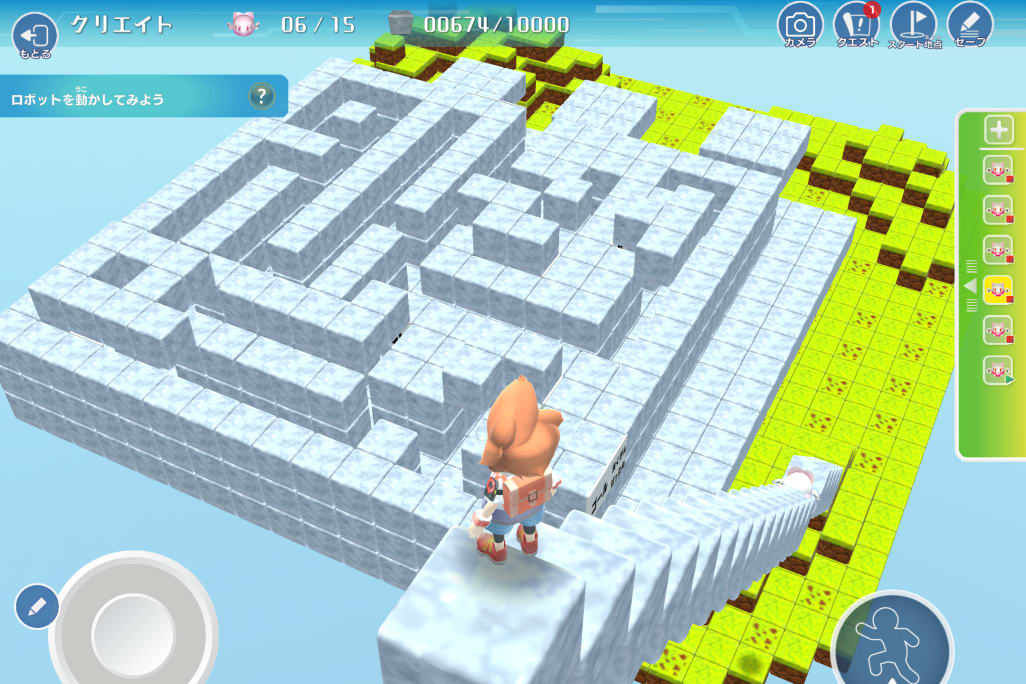Open help for the robot tutorial hint
The height and width of the screenshot is (684, 1026).
(x=261, y=96)
